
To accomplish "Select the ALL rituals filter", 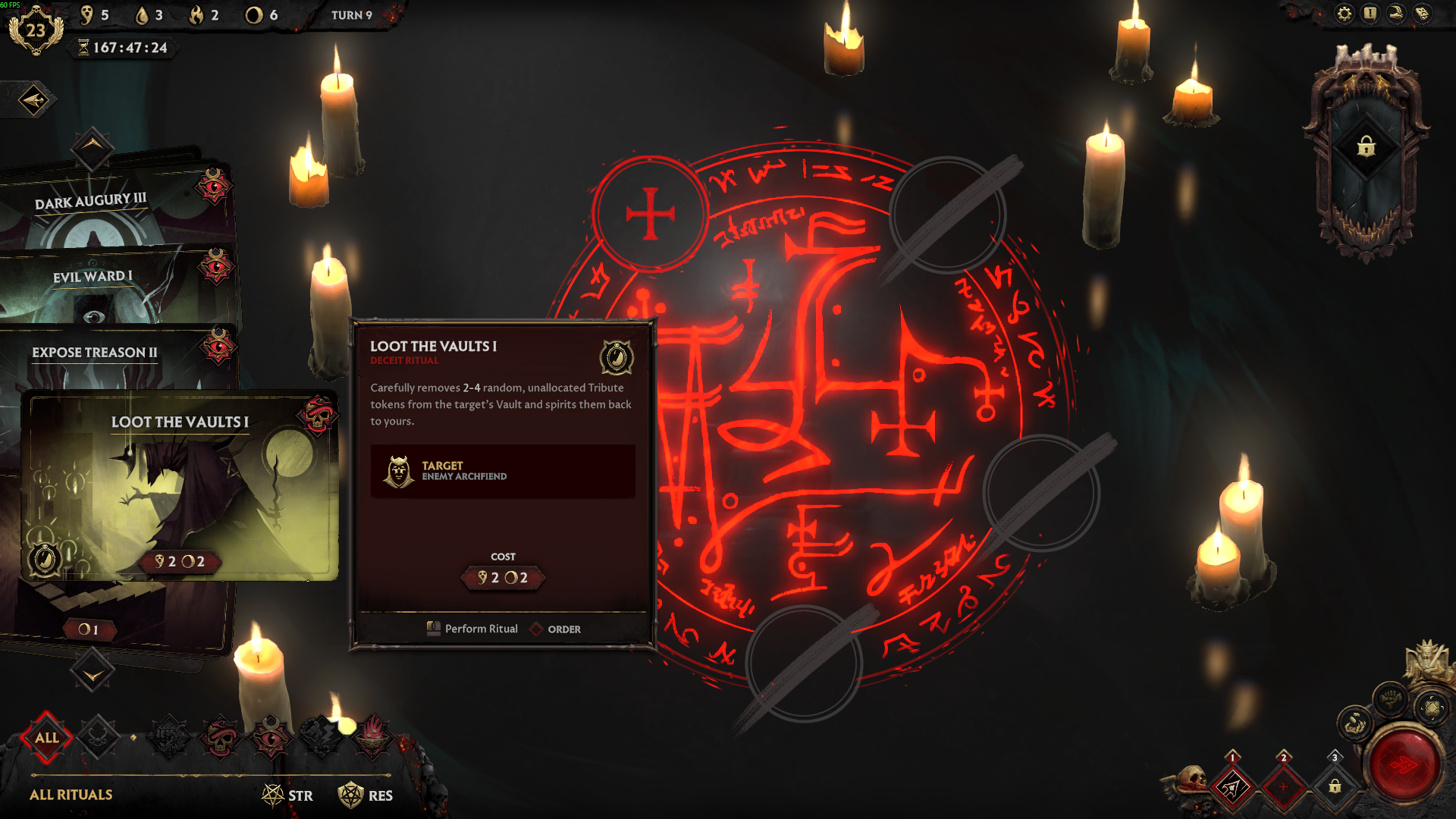I will 47,738.
